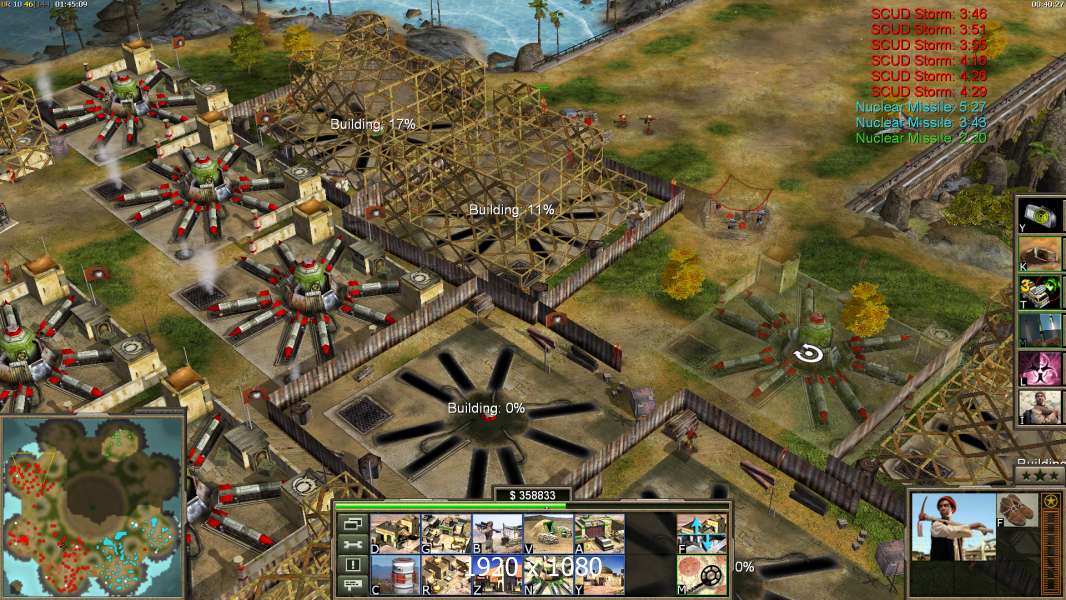
Task: Select the Supply Stash build icon (D)
Action: pyautogui.click(x=395, y=533)
